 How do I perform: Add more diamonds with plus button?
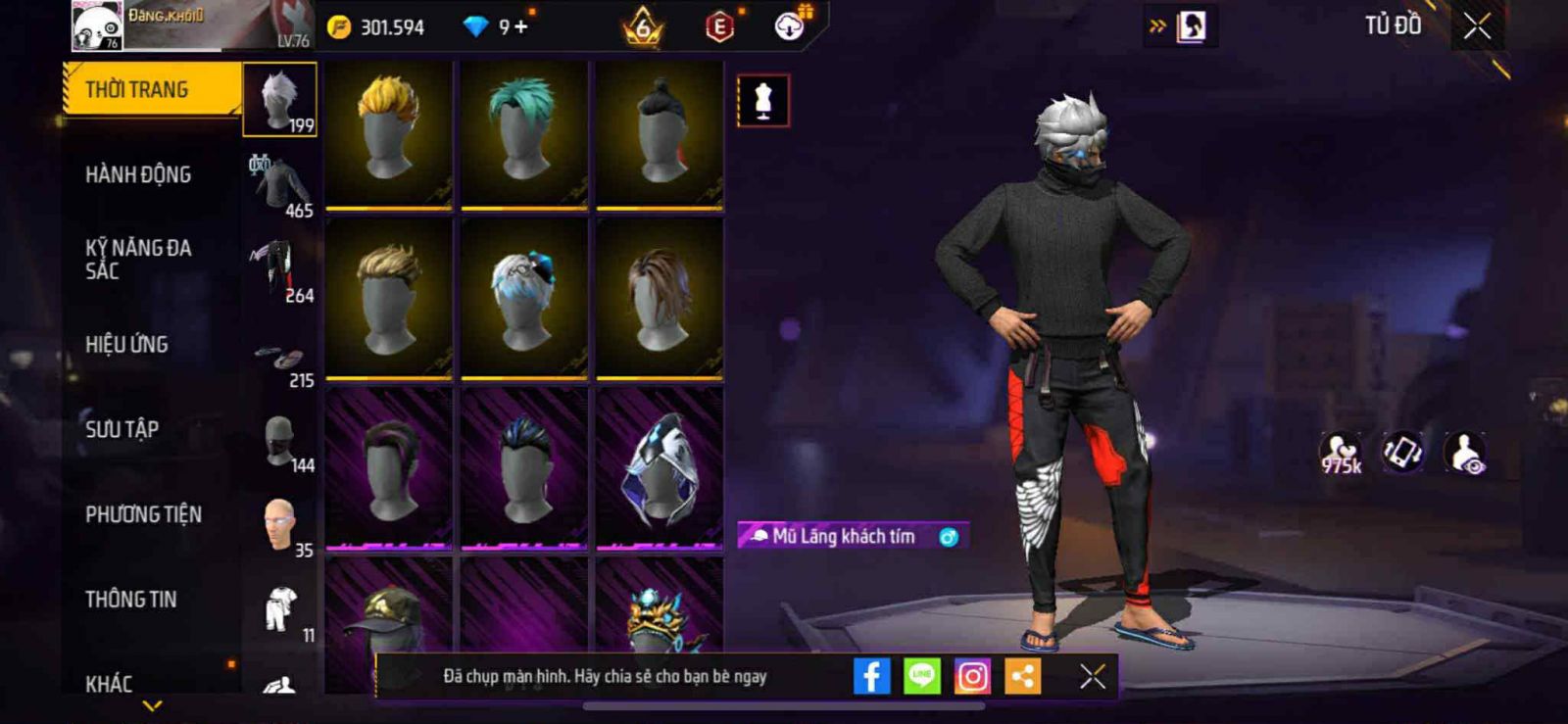pyautogui.click(x=520, y=26)
